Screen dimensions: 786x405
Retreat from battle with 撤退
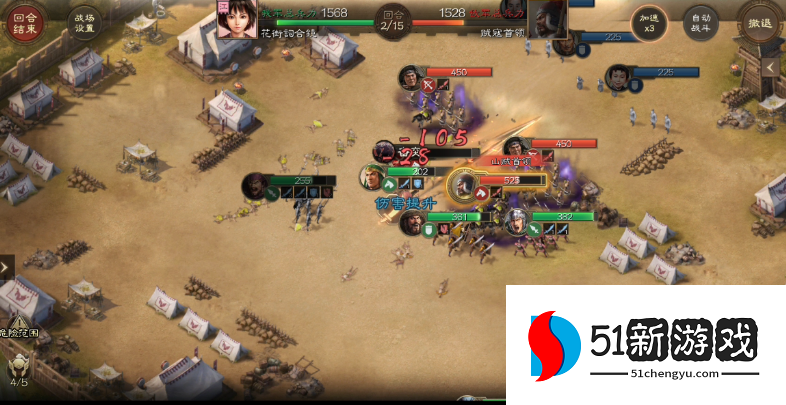pos(759,22)
